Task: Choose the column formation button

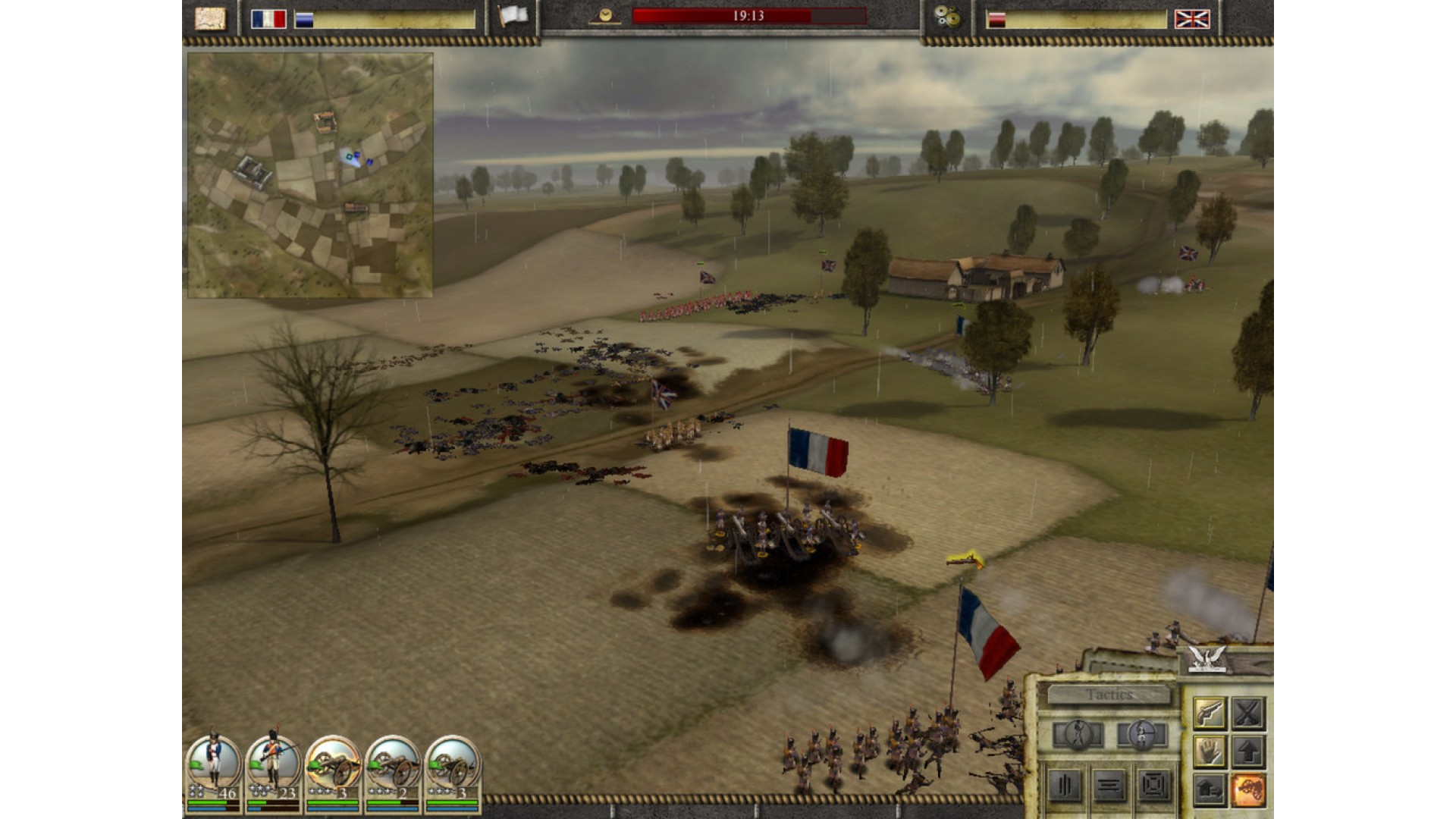Action: tap(1065, 786)
